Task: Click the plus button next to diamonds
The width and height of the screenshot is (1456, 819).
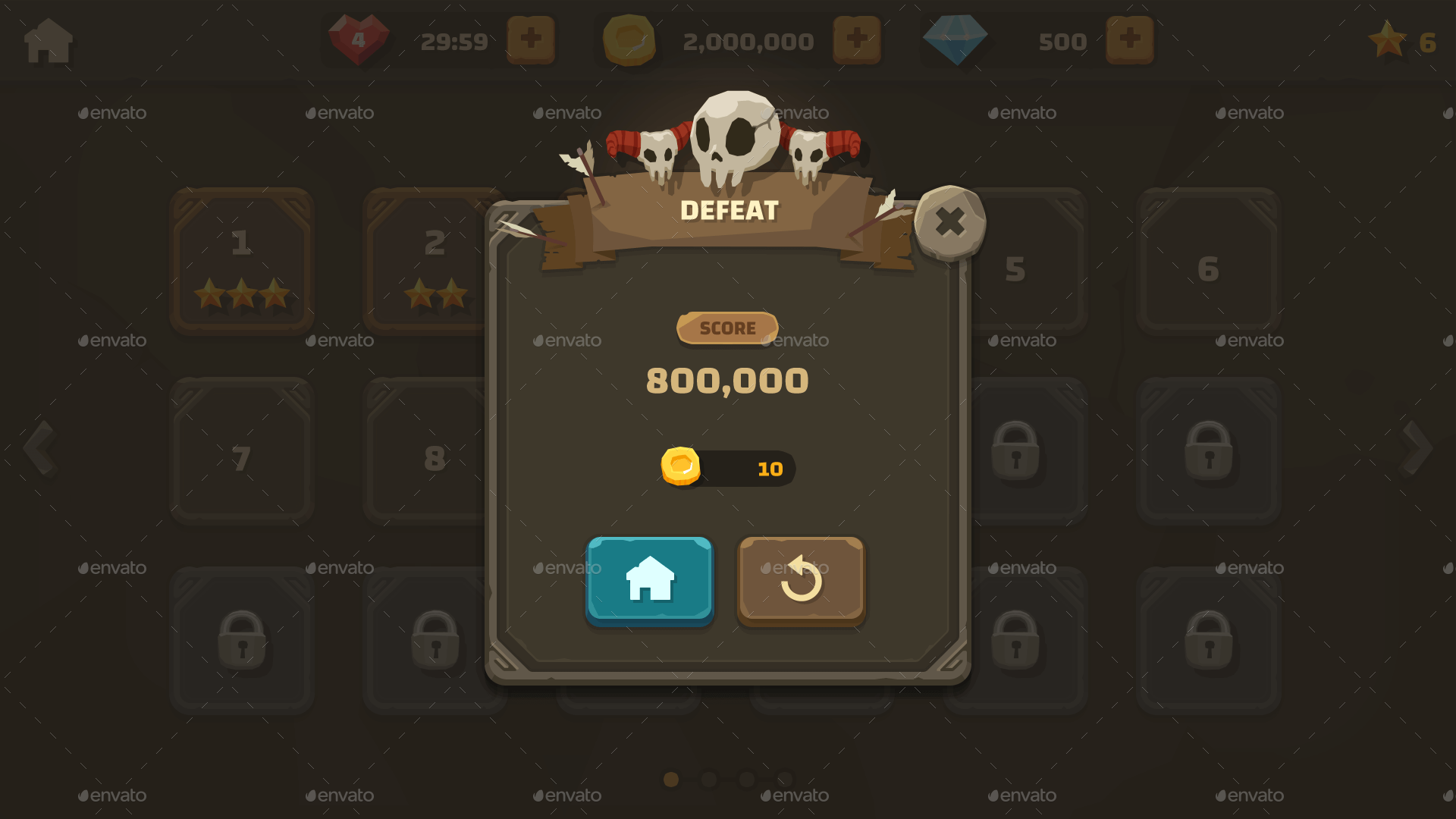Action: click(1129, 41)
